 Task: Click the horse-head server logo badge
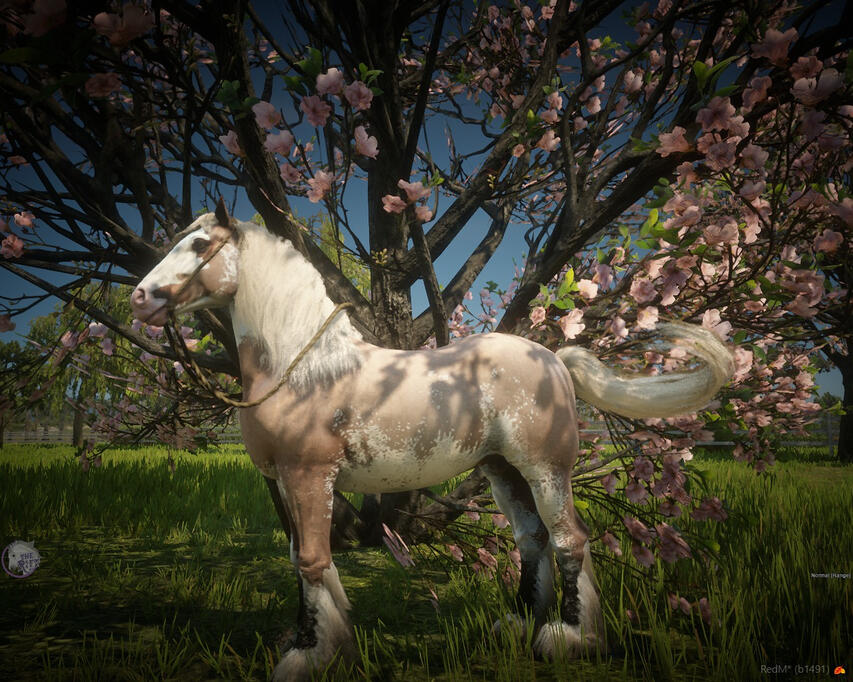pyautogui.click(x=20, y=559)
